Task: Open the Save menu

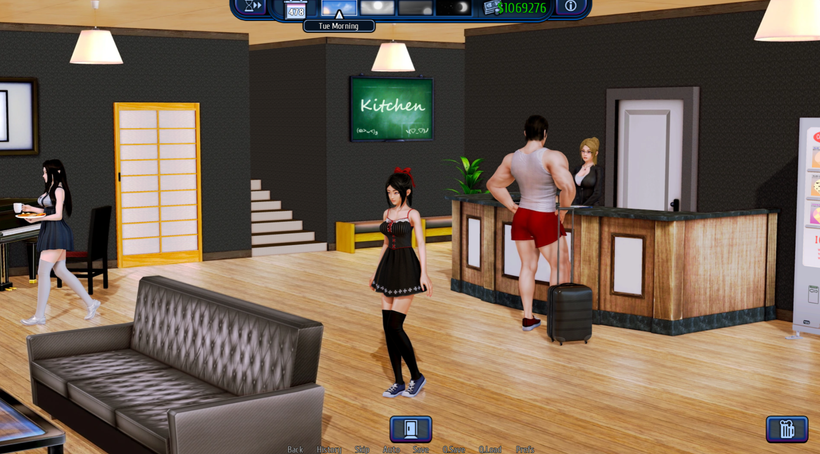Action: [421, 449]
